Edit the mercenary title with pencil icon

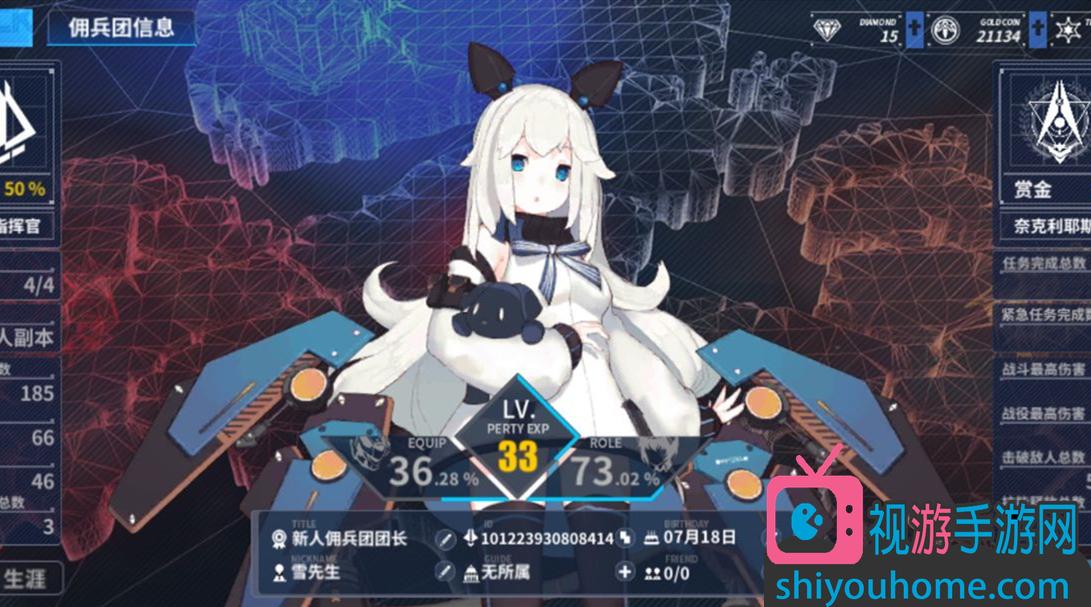446,539
